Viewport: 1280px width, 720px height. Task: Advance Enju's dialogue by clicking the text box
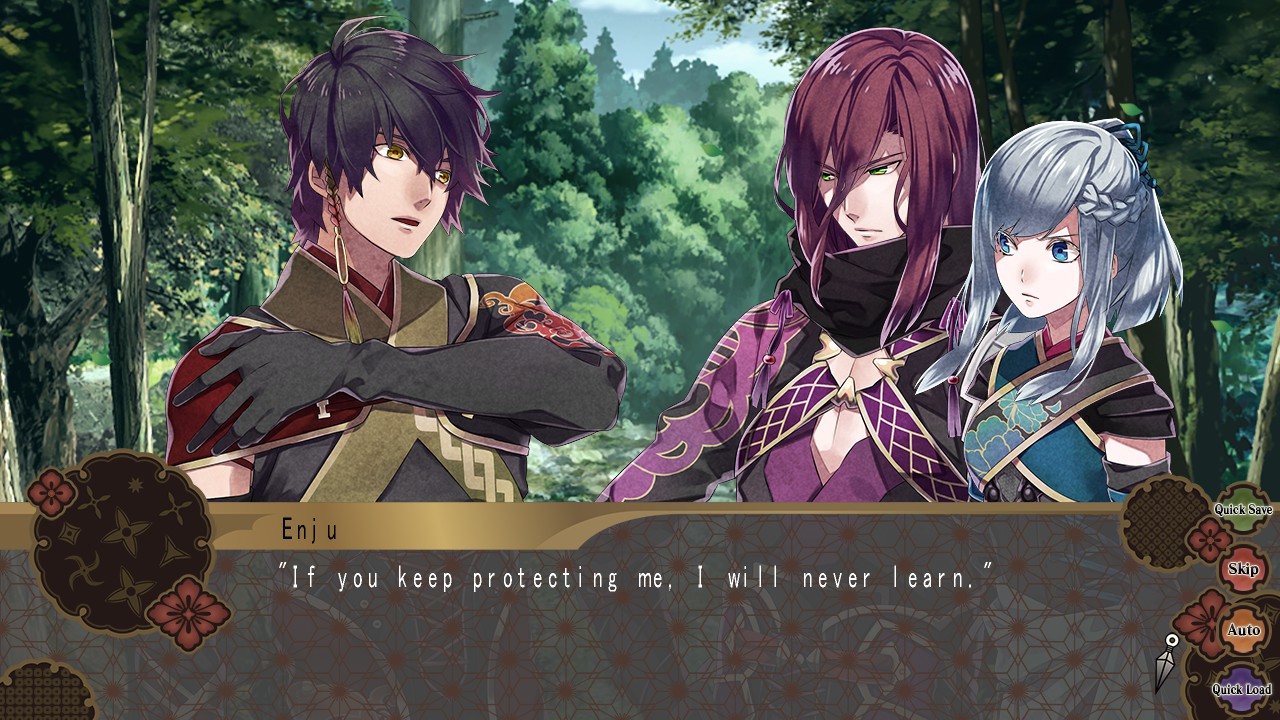640,620
